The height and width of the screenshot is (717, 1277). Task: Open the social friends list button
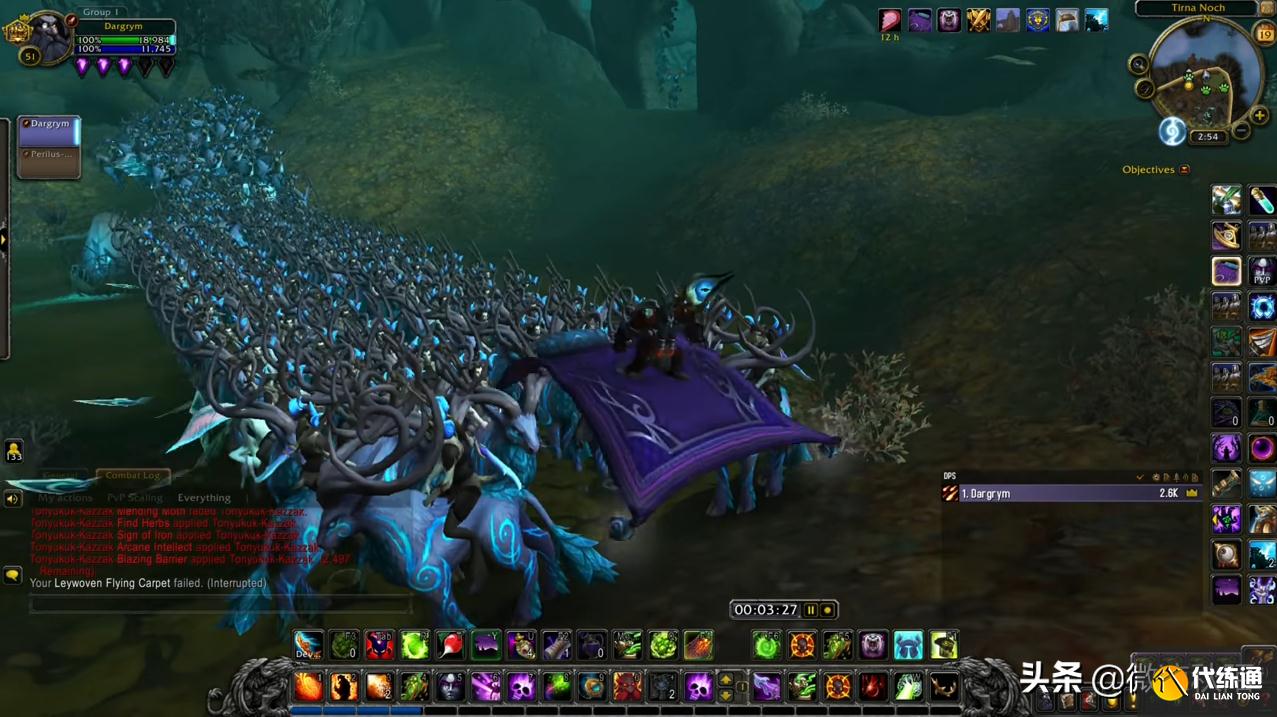[x=13, y=450]
